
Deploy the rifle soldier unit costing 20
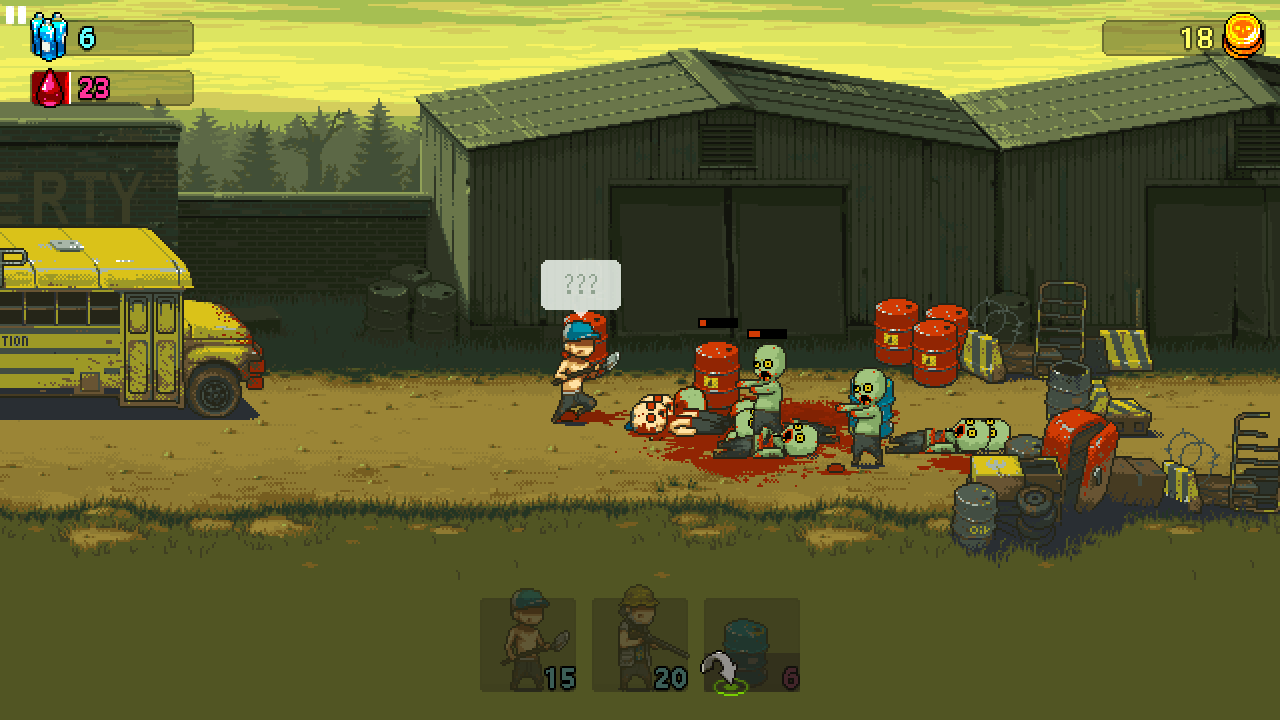point(640,645)
